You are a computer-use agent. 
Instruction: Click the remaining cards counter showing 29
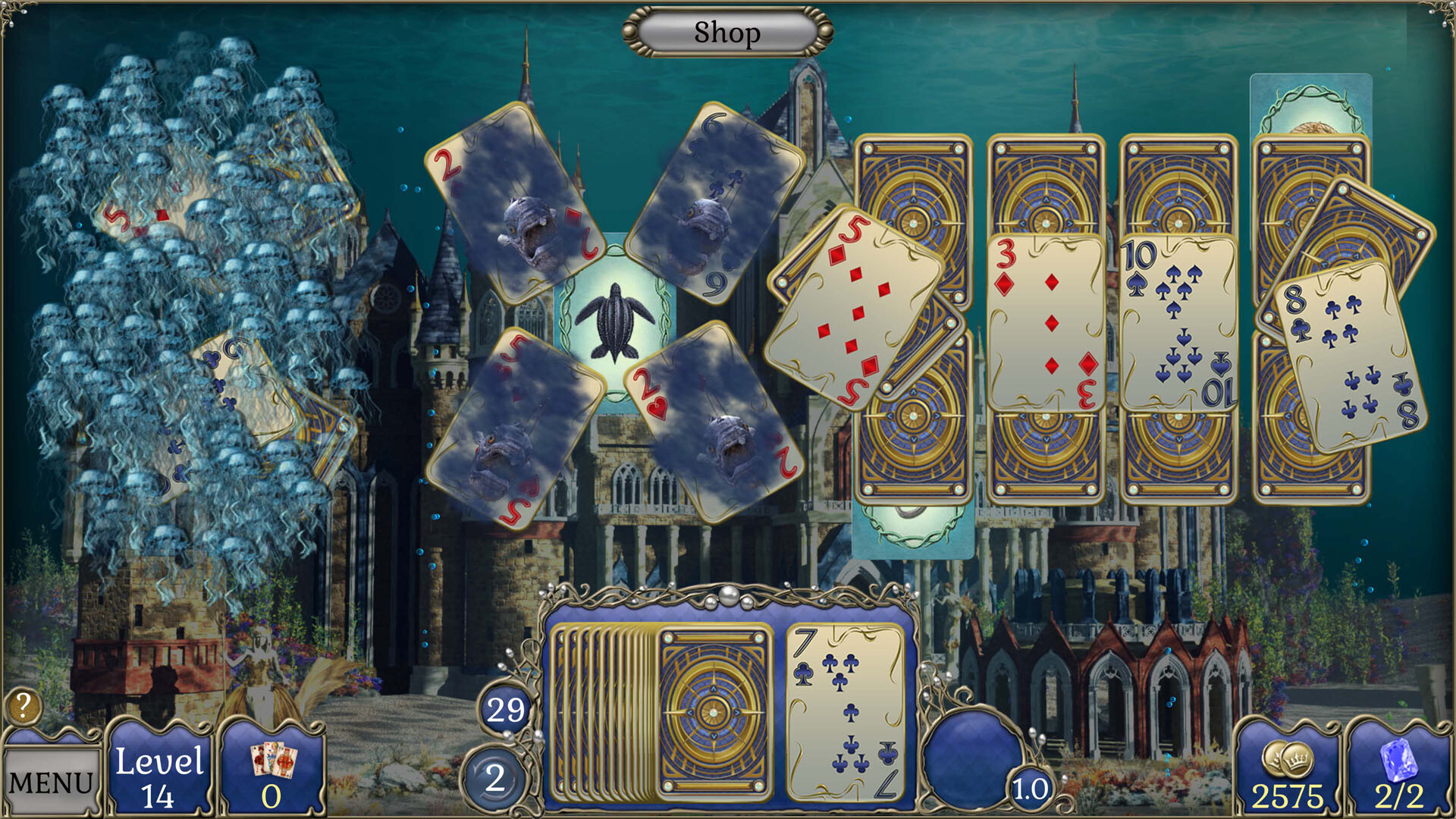[x=503, y=710]
